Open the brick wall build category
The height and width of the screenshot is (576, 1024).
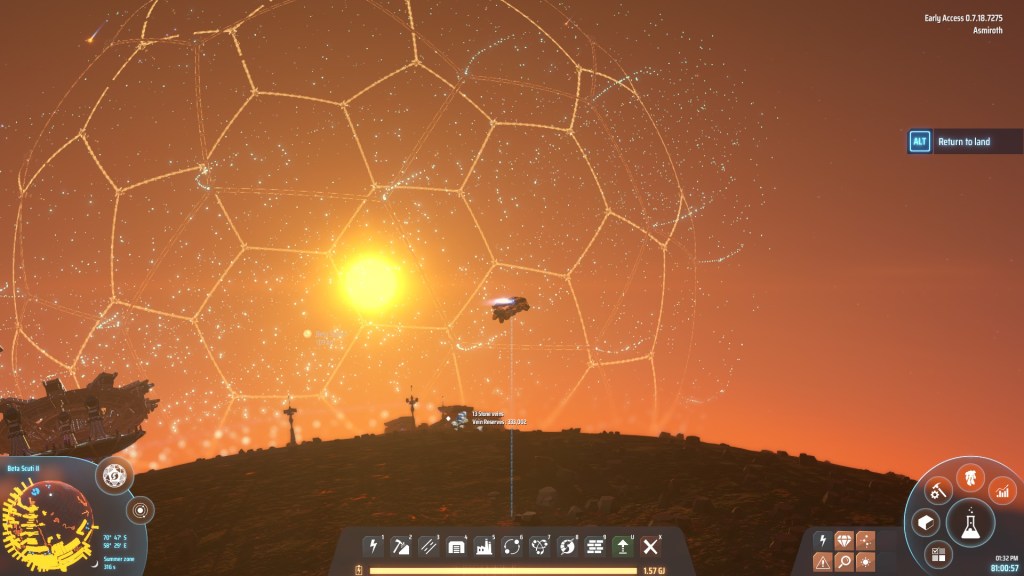[595, 546]
